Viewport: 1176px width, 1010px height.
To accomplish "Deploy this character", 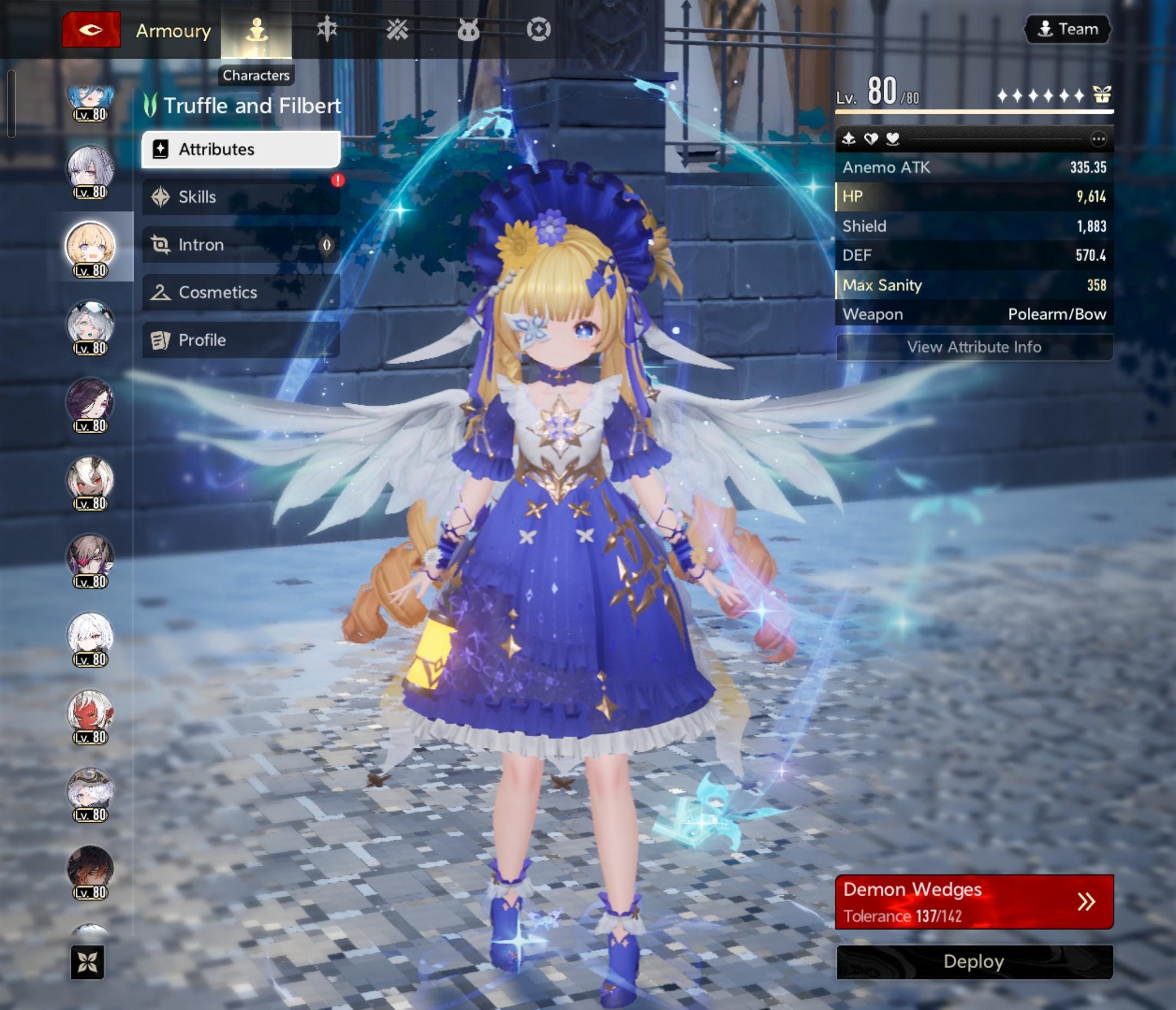I will pos(974,962).
